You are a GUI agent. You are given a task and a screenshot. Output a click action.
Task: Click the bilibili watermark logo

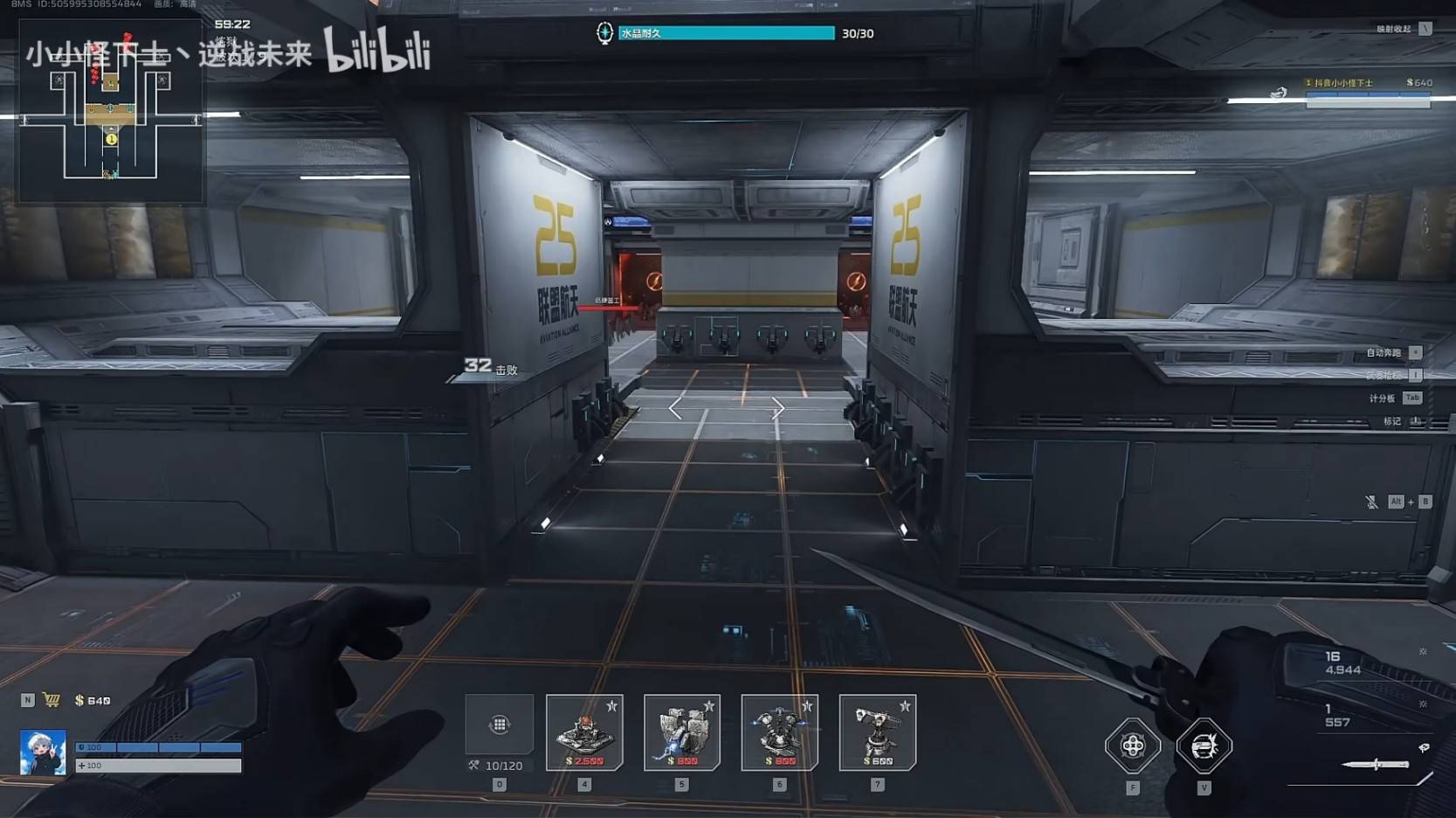377,51
